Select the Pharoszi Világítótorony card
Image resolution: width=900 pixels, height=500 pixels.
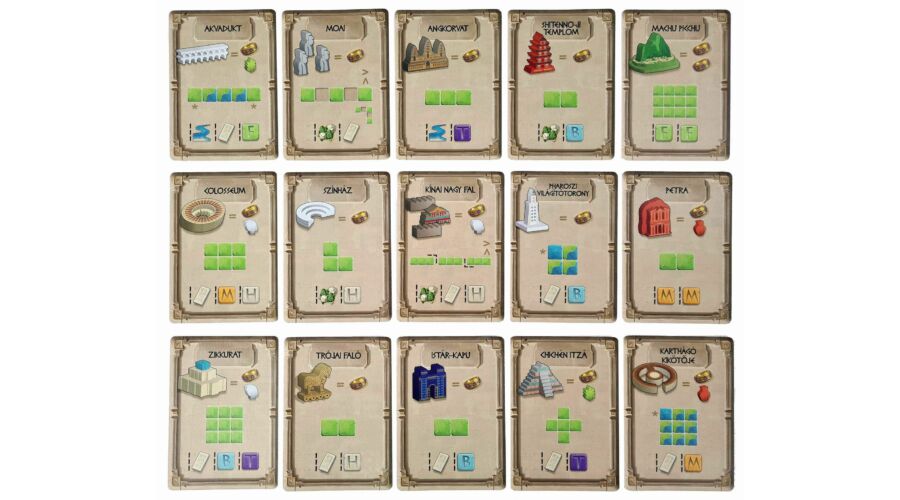(x=562, y=247)
